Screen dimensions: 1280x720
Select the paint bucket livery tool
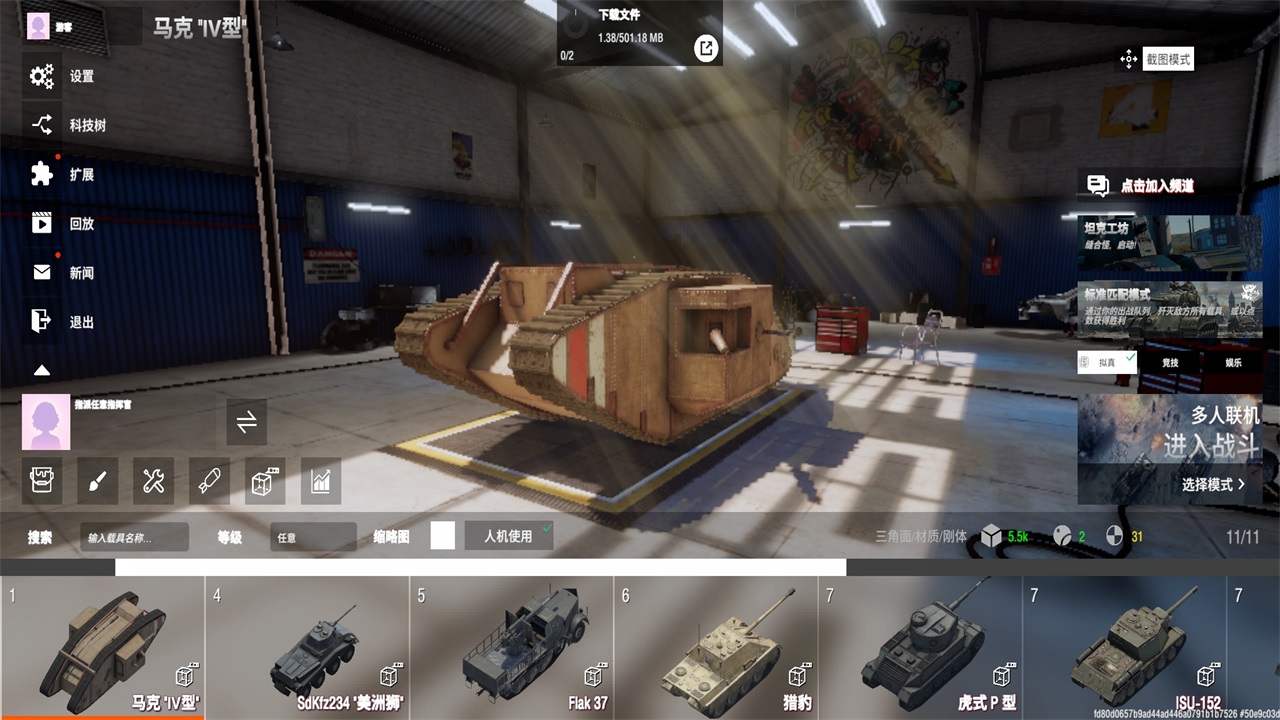tap(41, 480)
